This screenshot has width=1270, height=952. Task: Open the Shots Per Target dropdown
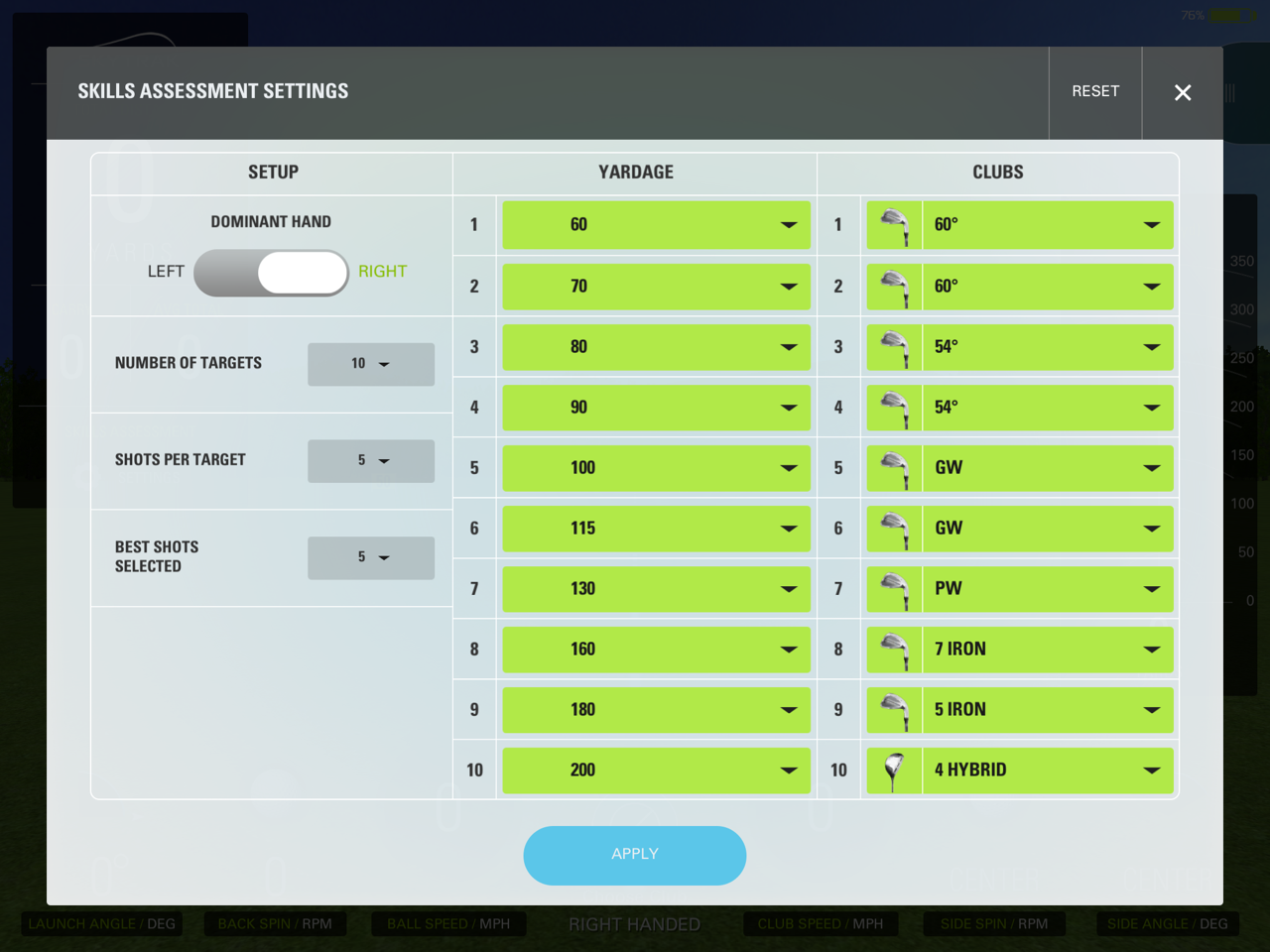[370, 461]
